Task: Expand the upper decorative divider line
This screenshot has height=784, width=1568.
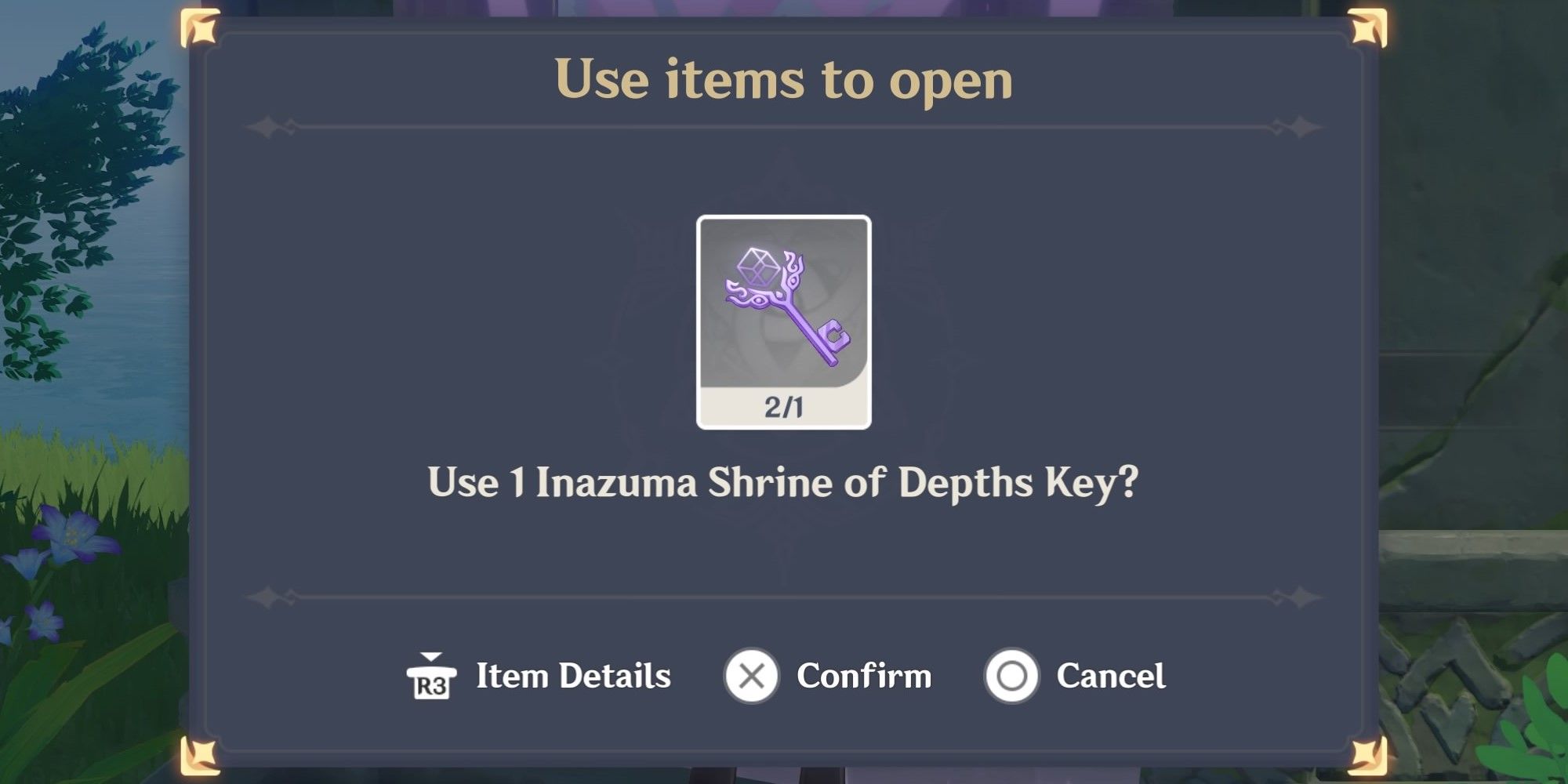Action: (x=784, y=125)
